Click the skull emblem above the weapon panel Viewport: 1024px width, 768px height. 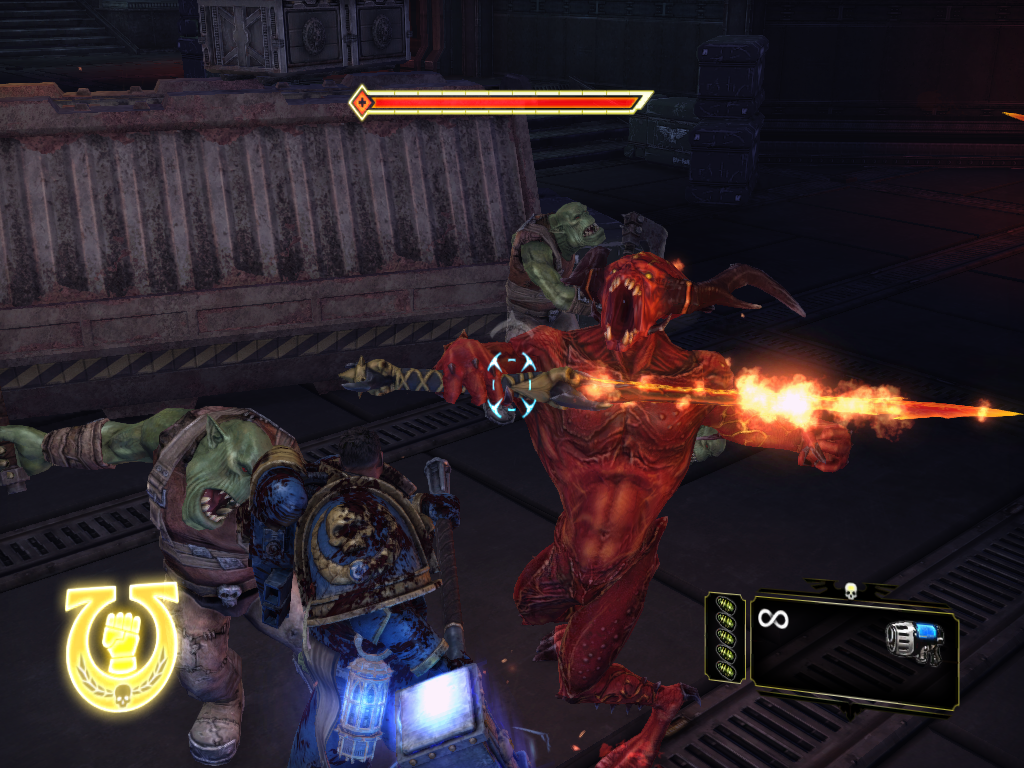pyautogui.click(x=852, y=590)
